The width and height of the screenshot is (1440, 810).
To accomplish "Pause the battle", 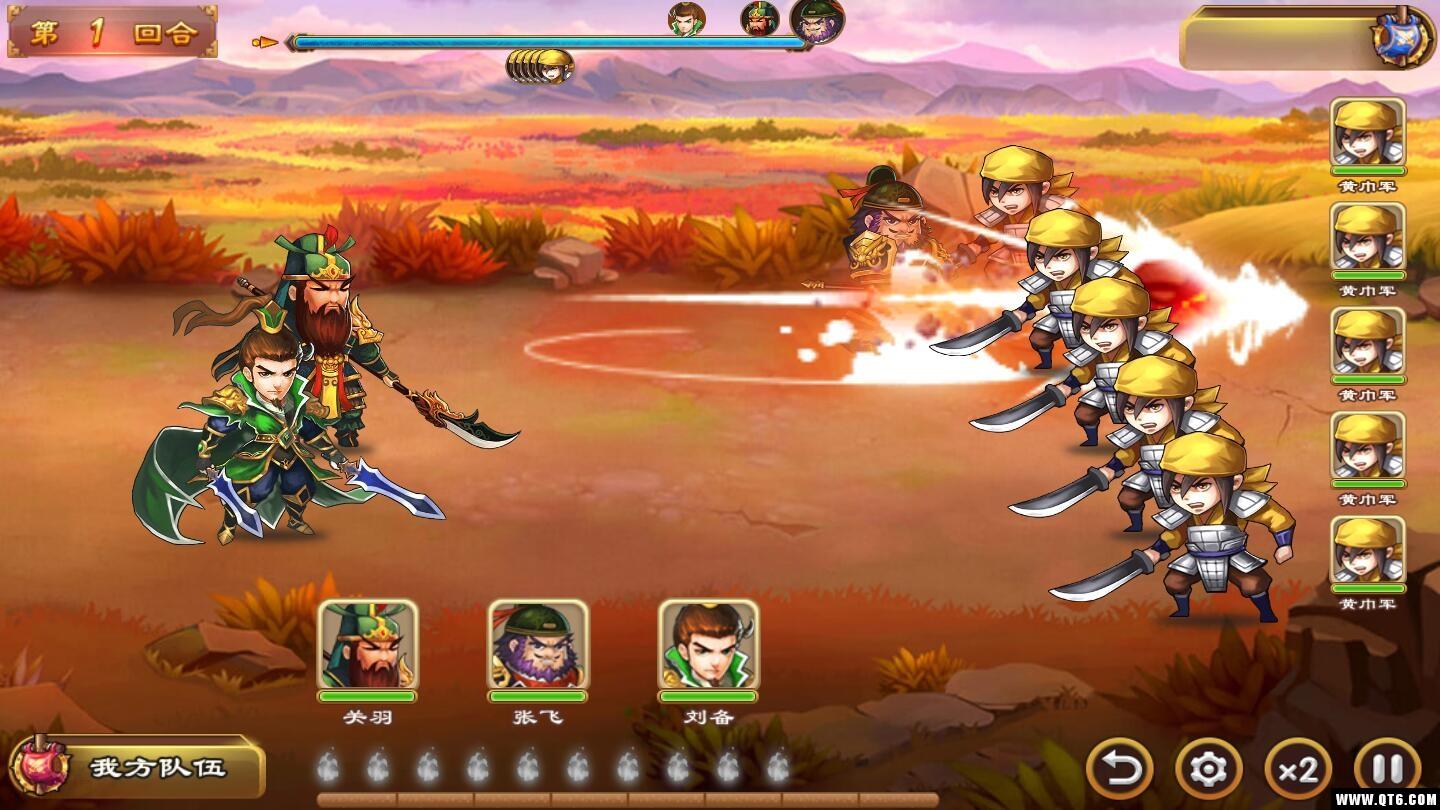I will coord(1387,768).
